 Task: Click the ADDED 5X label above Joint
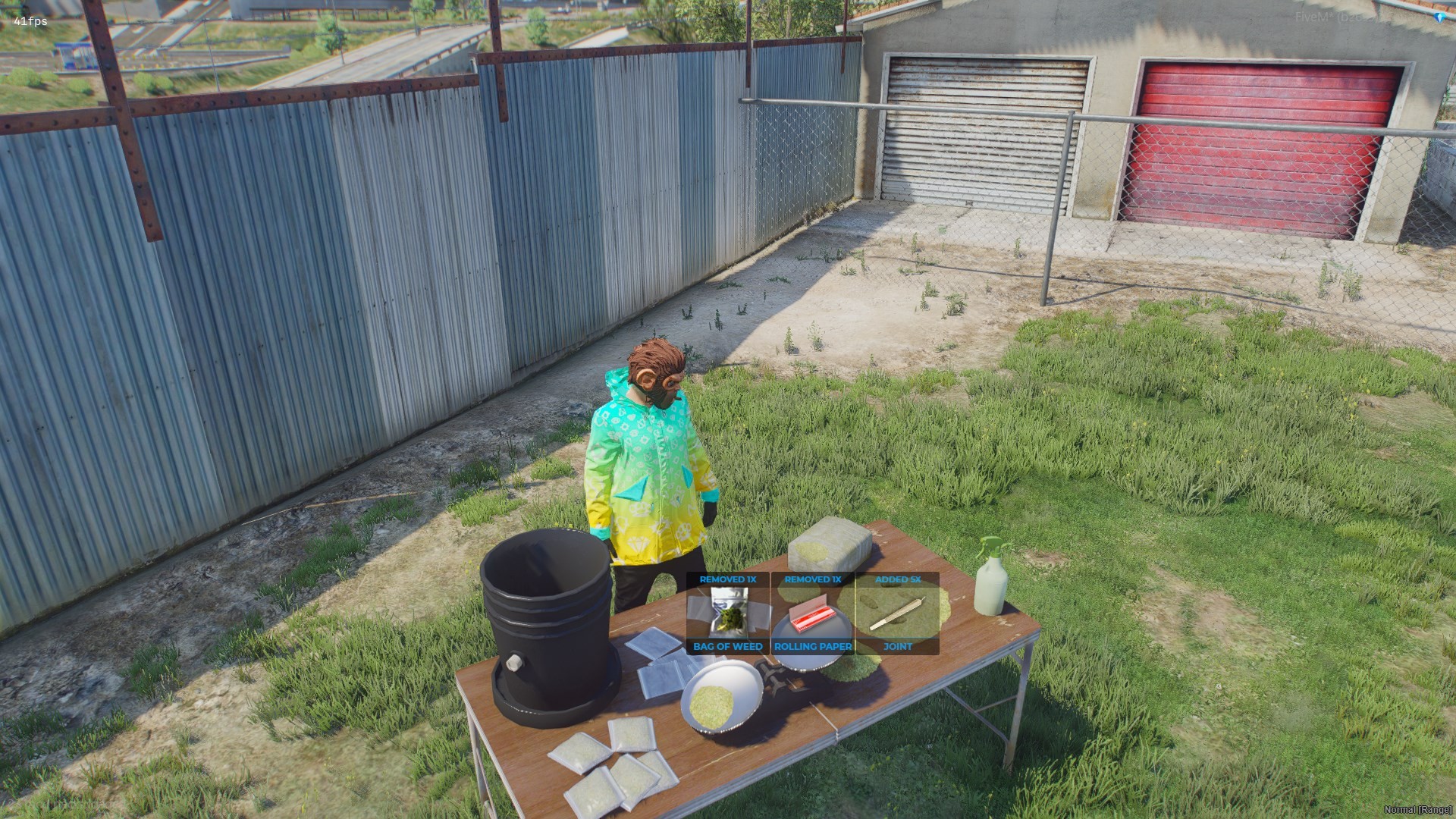[x=897, y=579]
